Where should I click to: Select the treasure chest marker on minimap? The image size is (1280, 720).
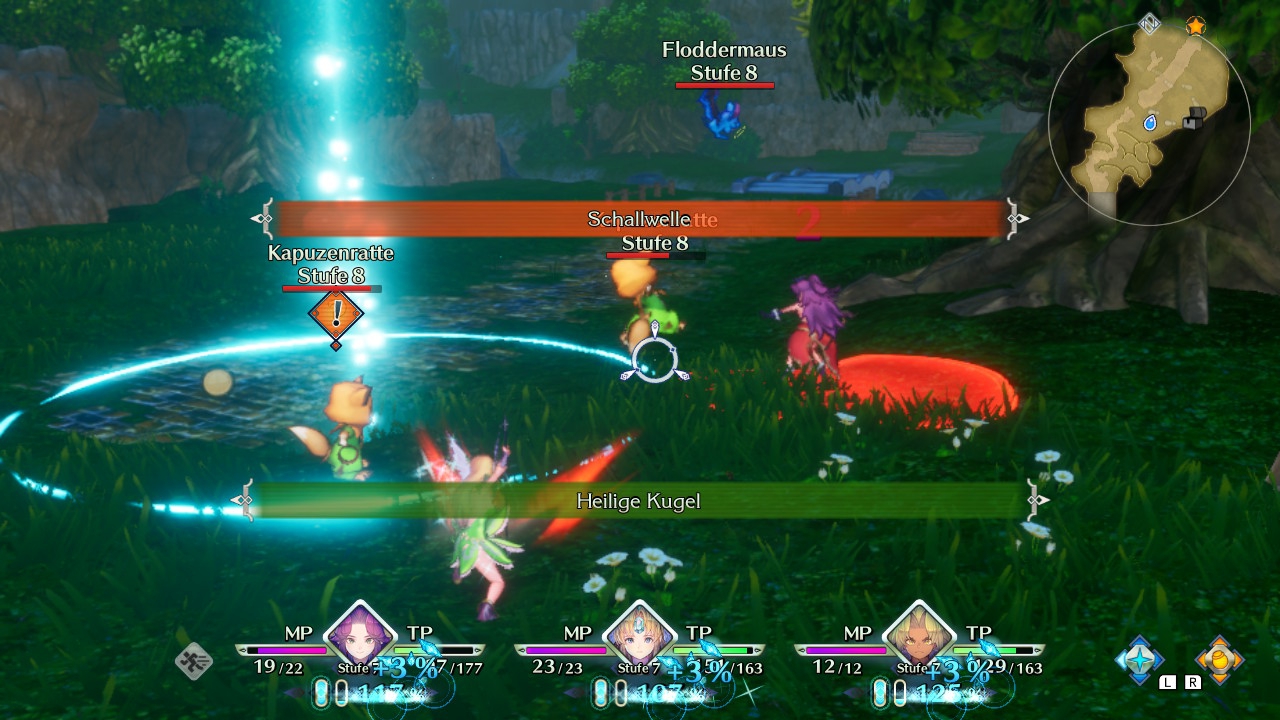1192,118
